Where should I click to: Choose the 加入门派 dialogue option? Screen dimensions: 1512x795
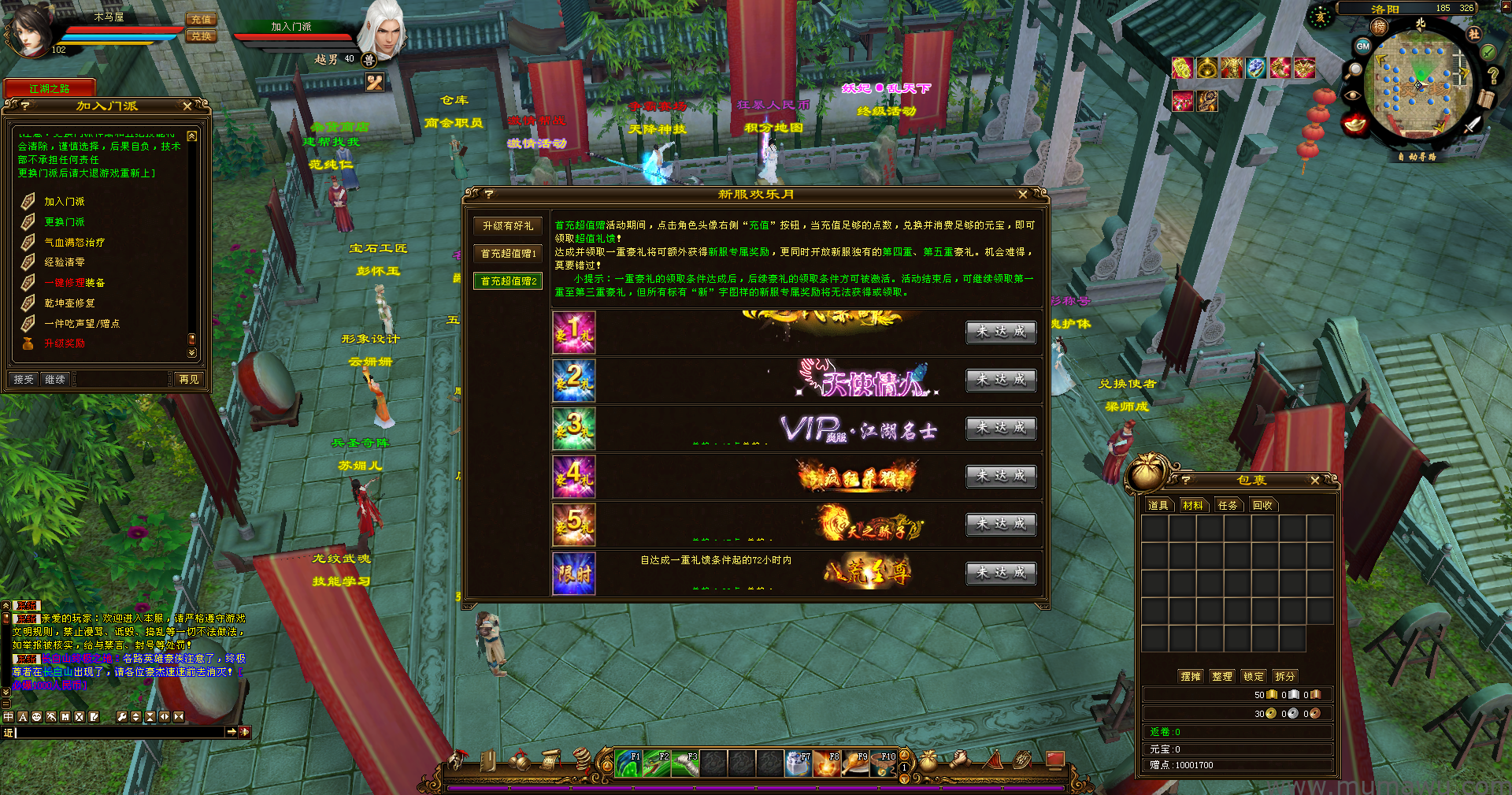click(64, 202)
